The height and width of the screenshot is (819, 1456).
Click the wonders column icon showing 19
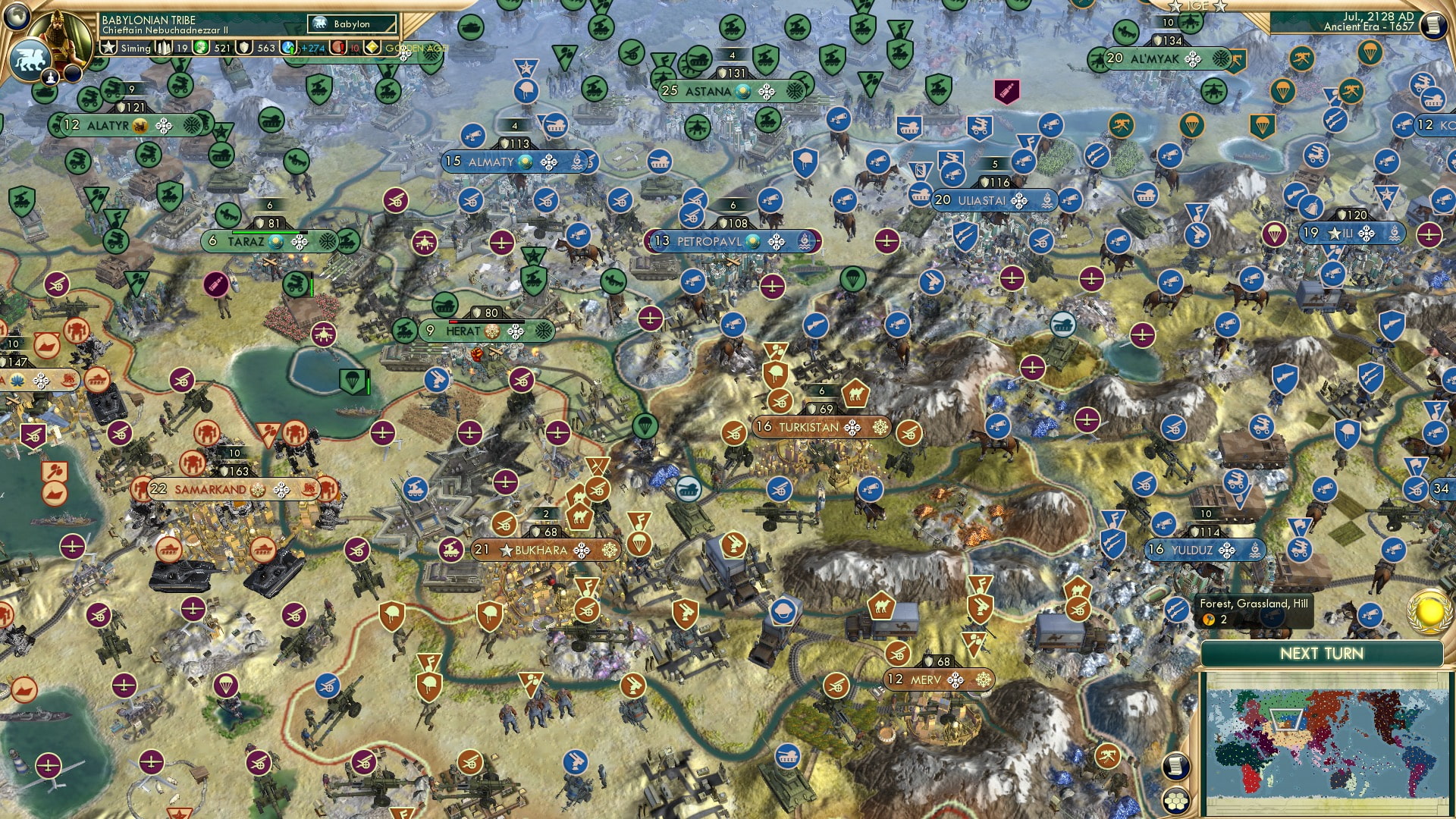tap(162, 49)
